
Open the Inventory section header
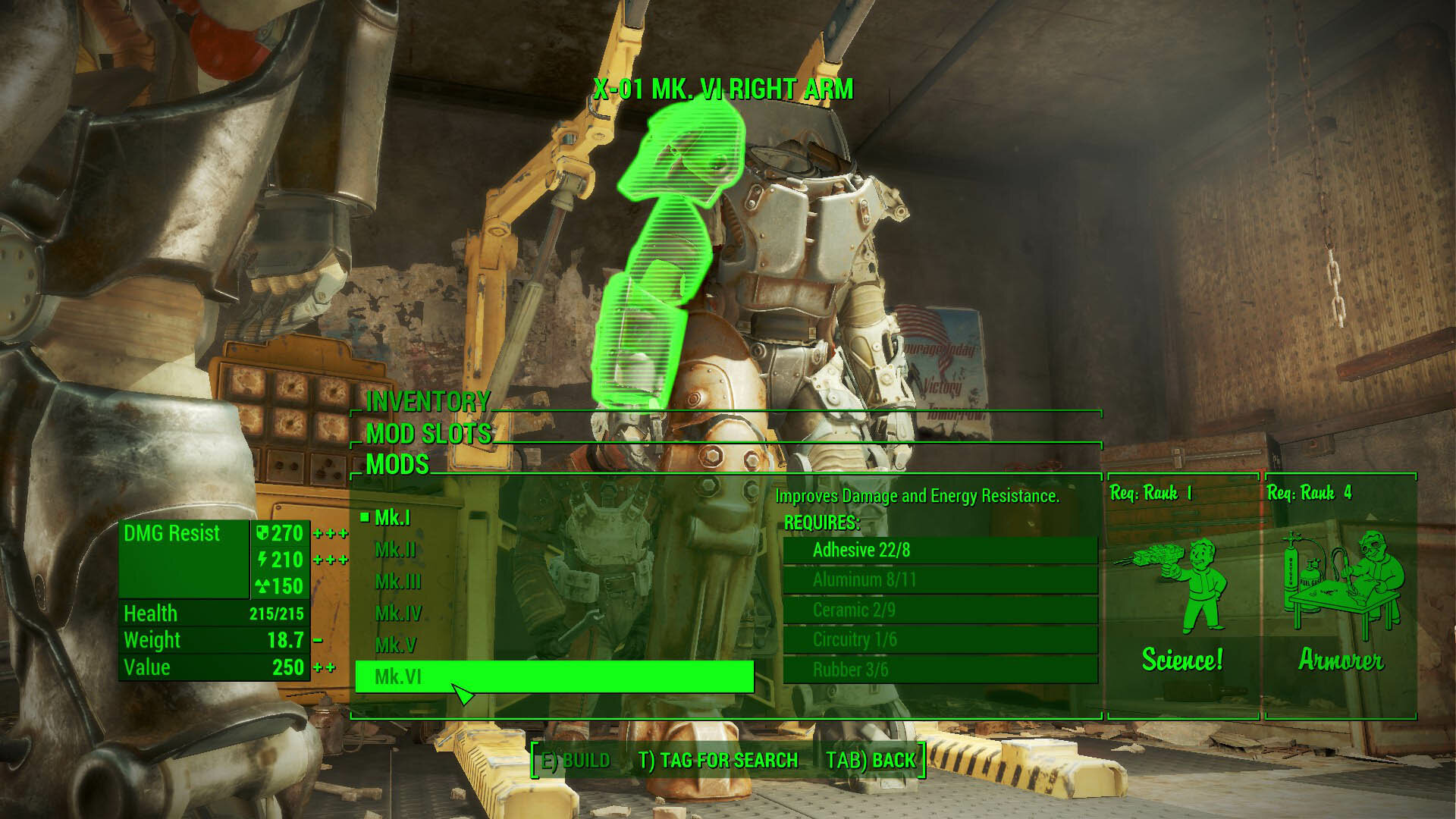coord(428,401)
